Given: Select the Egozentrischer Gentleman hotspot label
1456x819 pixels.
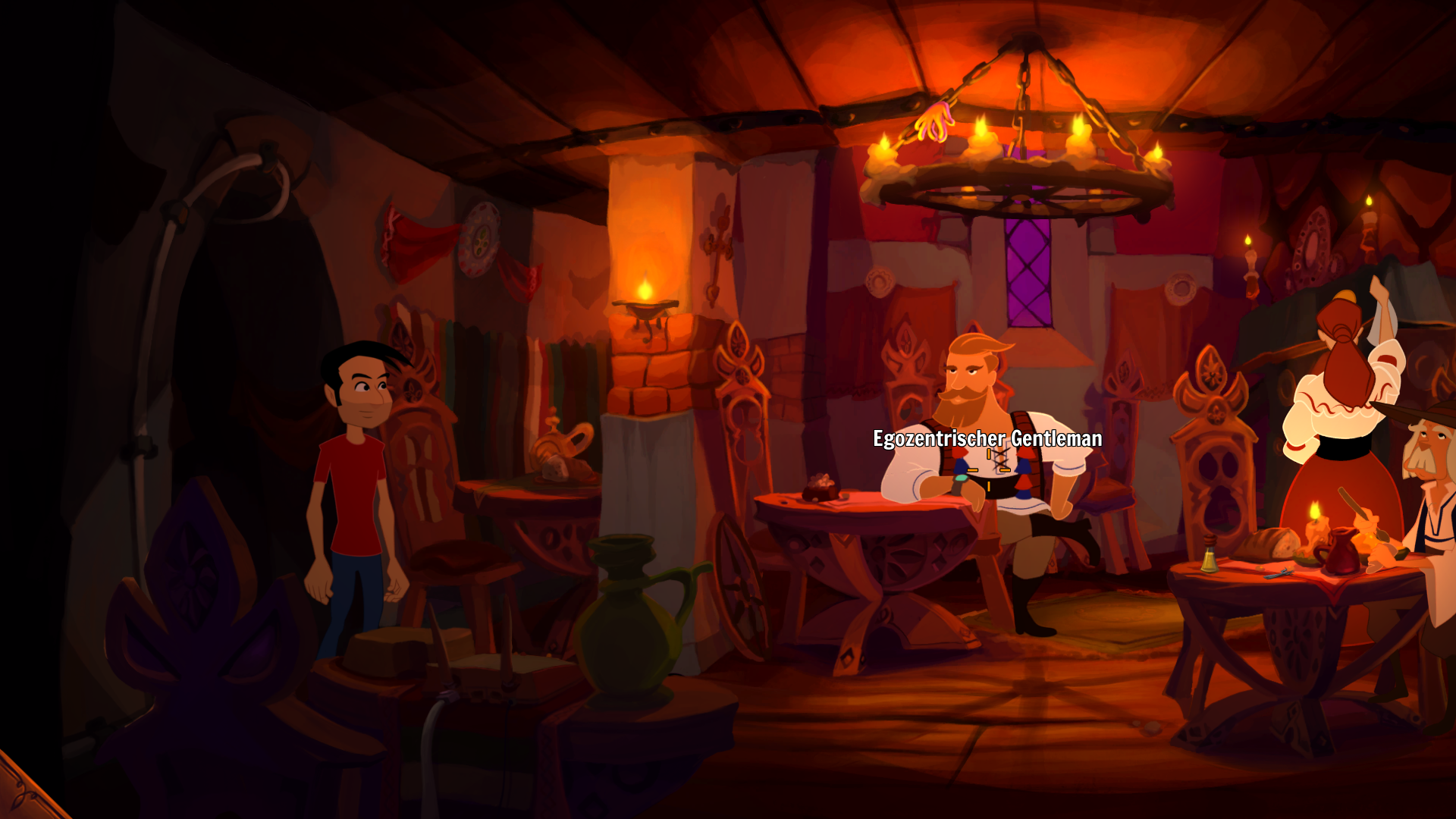Looking at the screenshot, I should tap(987, 439).
